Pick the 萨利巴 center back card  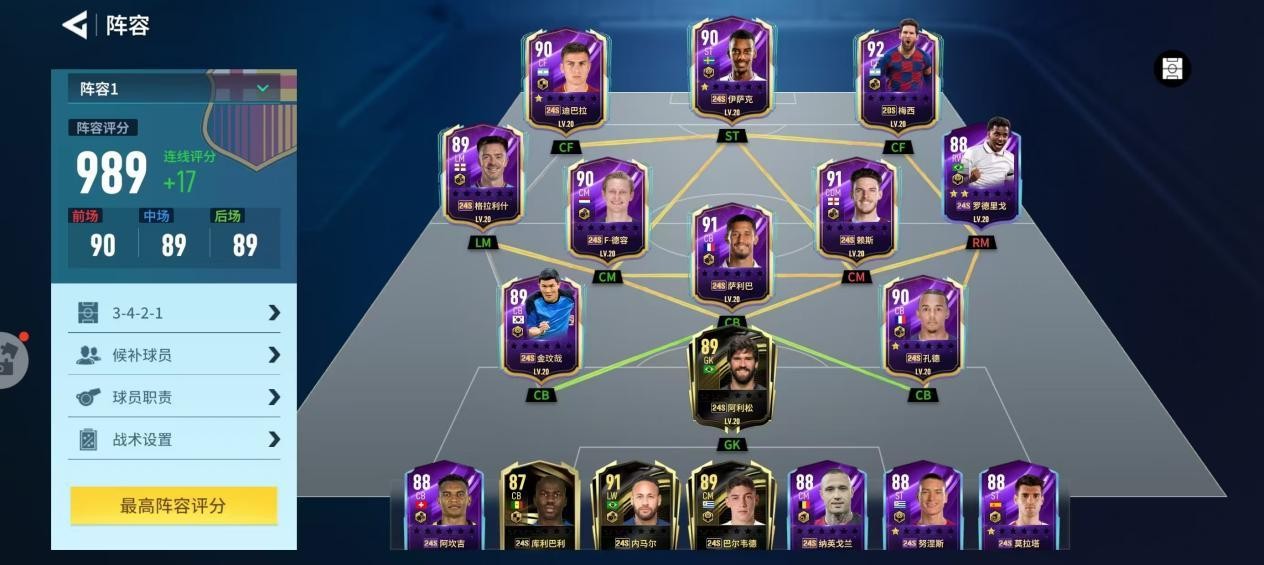[732, 252]
